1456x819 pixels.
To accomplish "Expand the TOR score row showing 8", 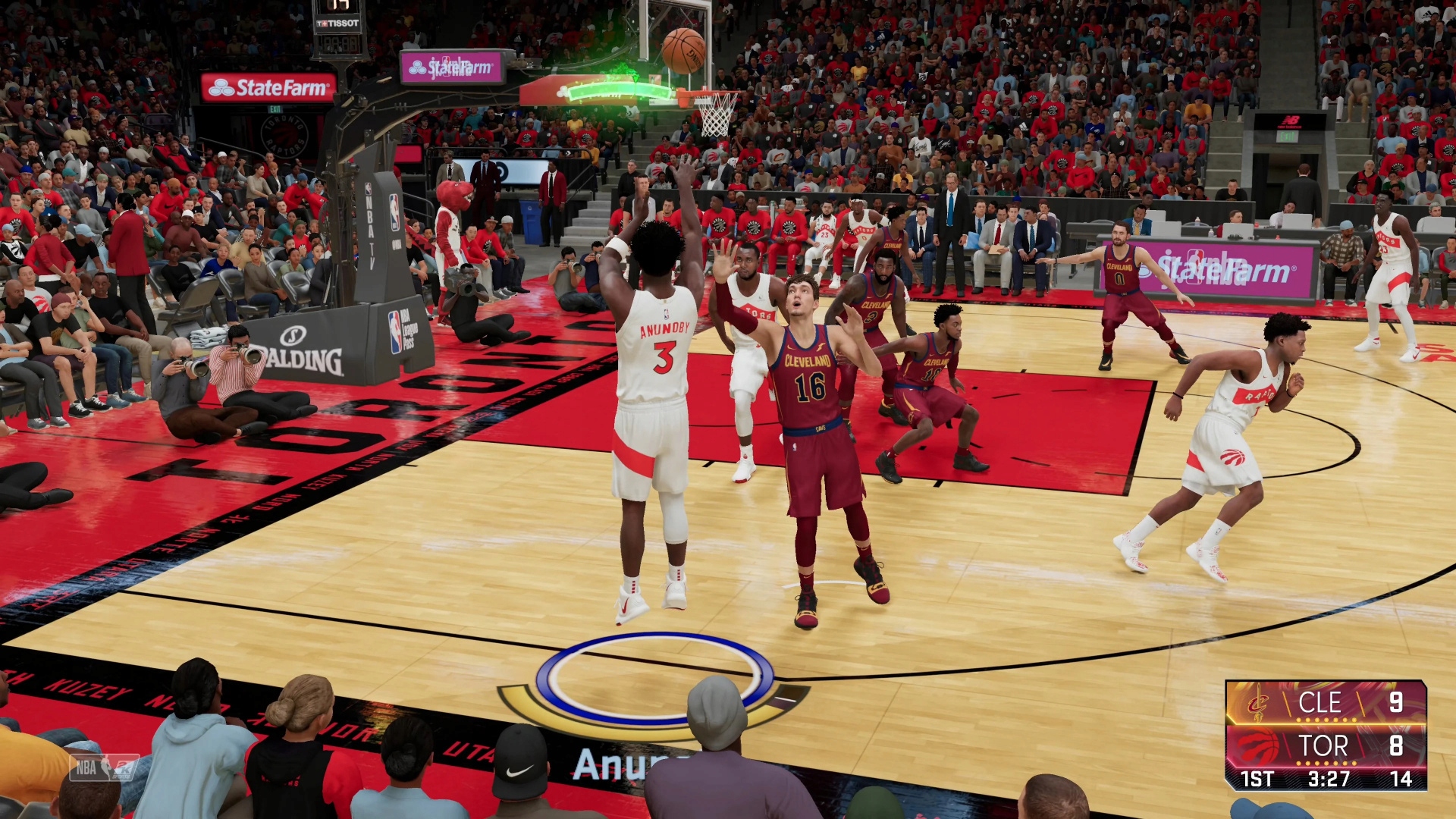I will click(1398, 746).
